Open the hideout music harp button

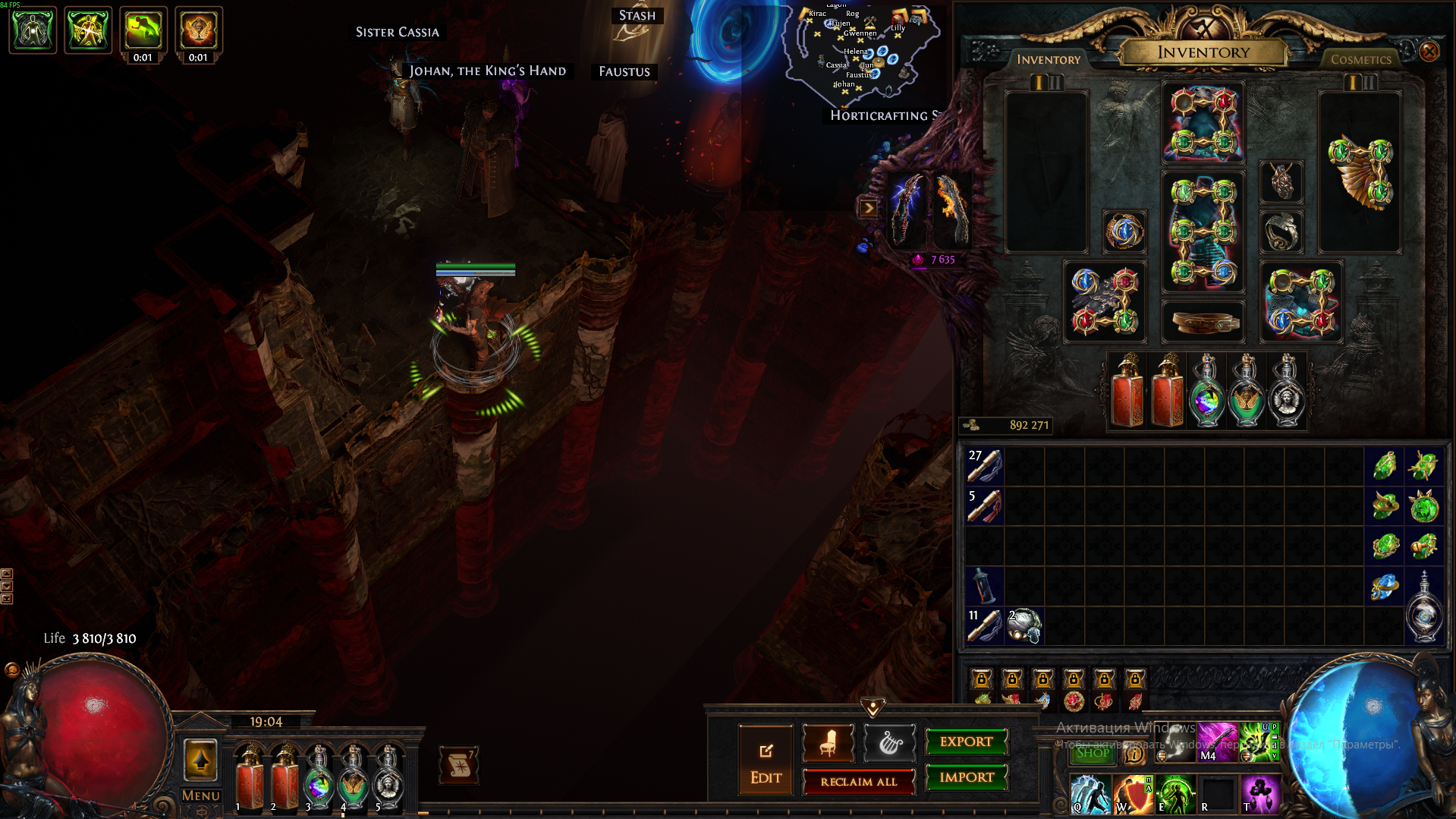[x=889, y=743]
